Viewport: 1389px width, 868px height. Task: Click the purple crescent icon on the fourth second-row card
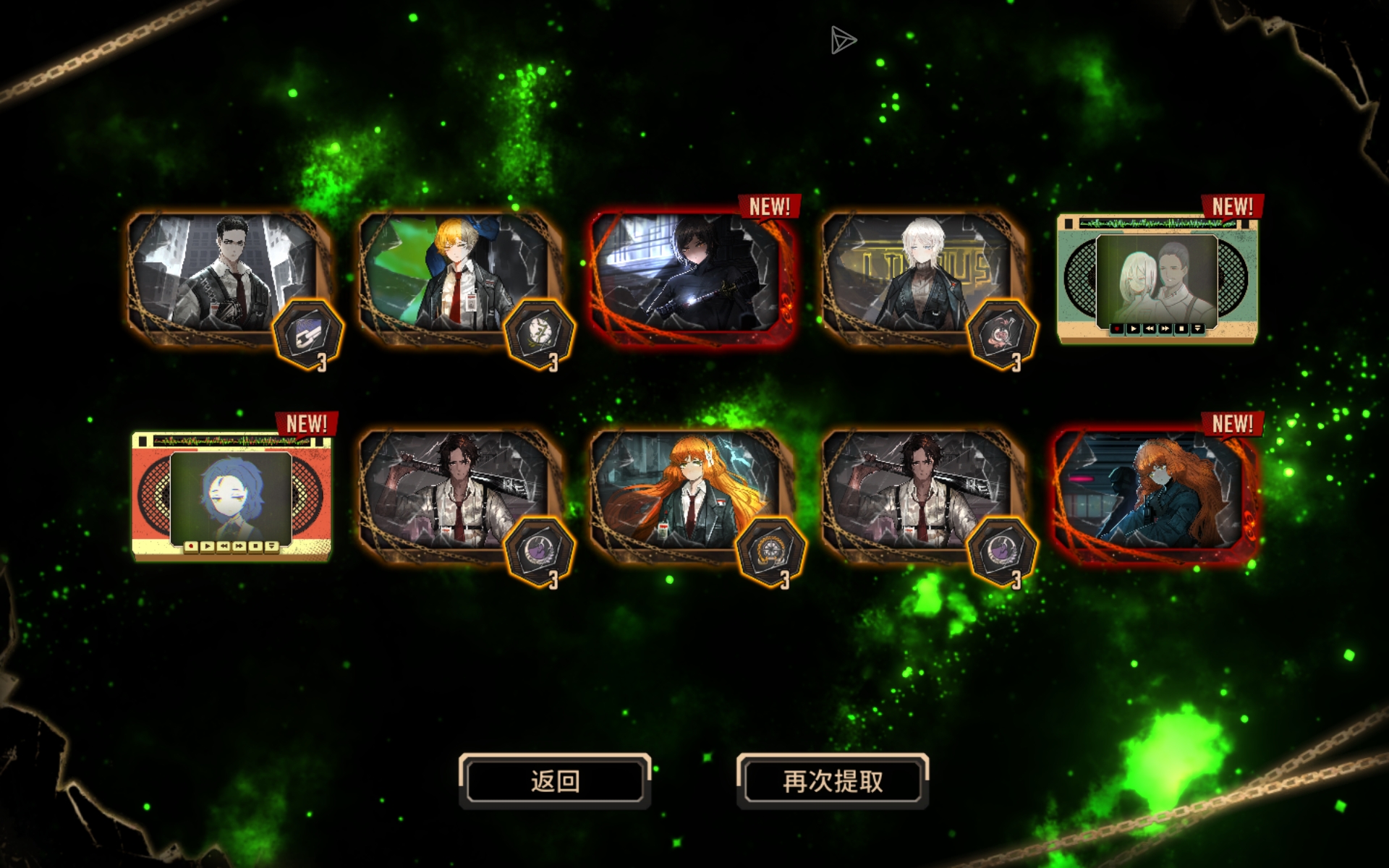pos(1001,550)
